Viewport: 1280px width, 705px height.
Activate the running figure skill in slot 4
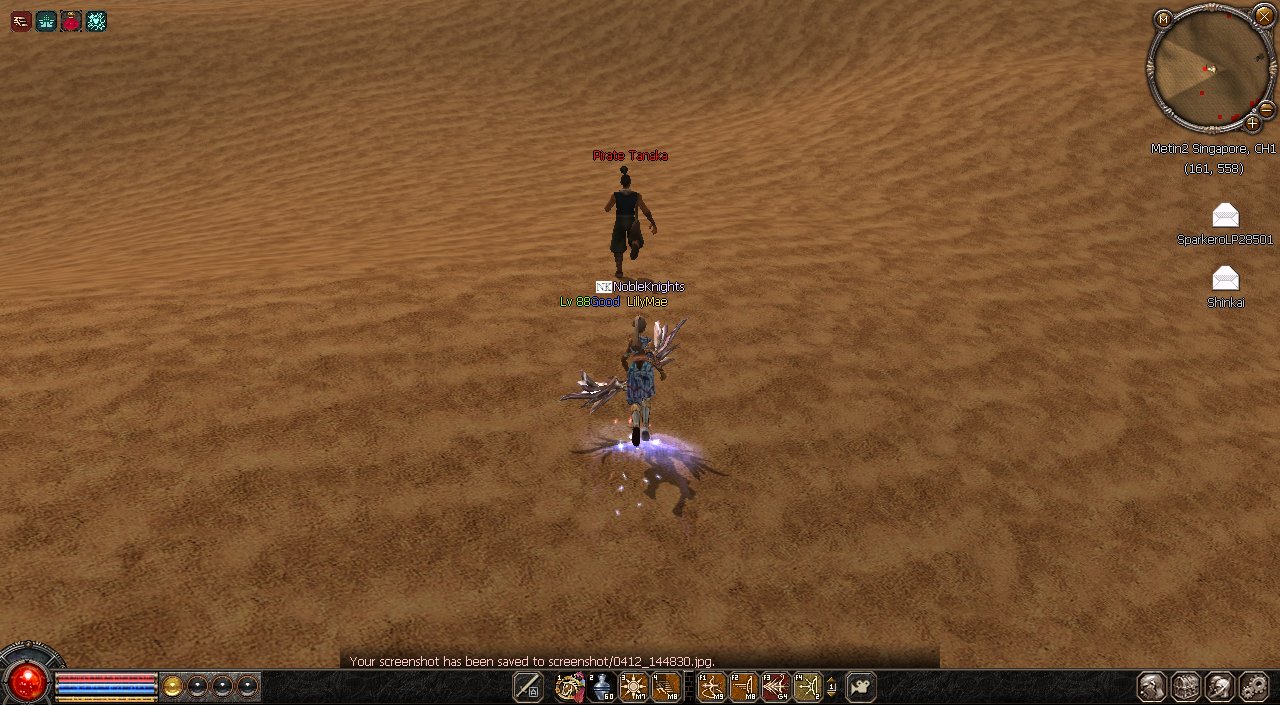666,686
